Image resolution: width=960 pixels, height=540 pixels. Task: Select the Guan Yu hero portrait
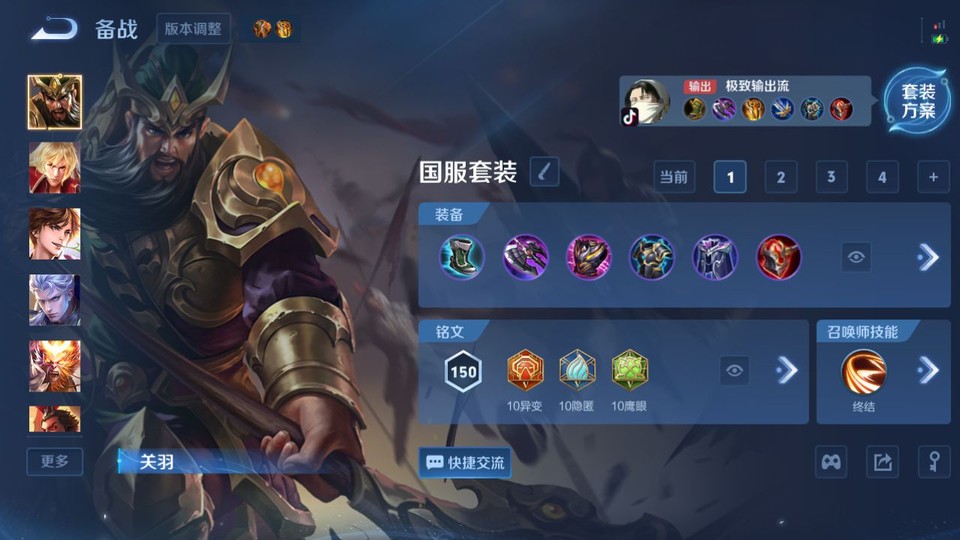(x=54, y=102)
